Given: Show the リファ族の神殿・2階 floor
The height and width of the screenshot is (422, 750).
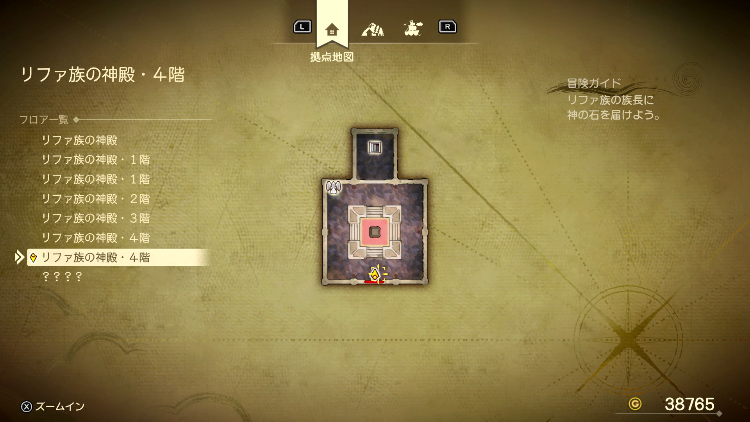Looking at the screenshot, I should click(95, 198).
